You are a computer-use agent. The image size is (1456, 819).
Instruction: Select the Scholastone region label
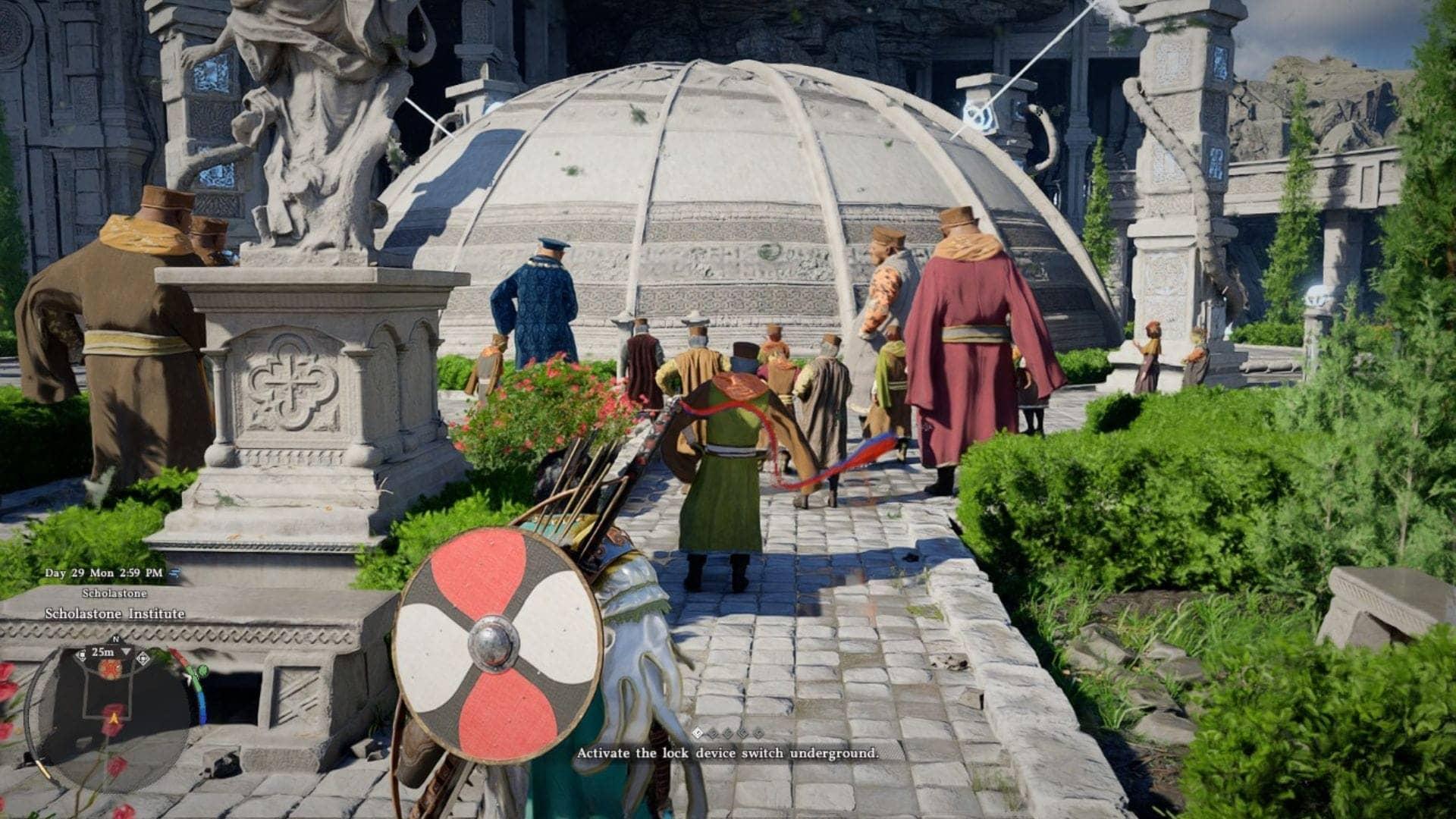[x=114, y=592]
